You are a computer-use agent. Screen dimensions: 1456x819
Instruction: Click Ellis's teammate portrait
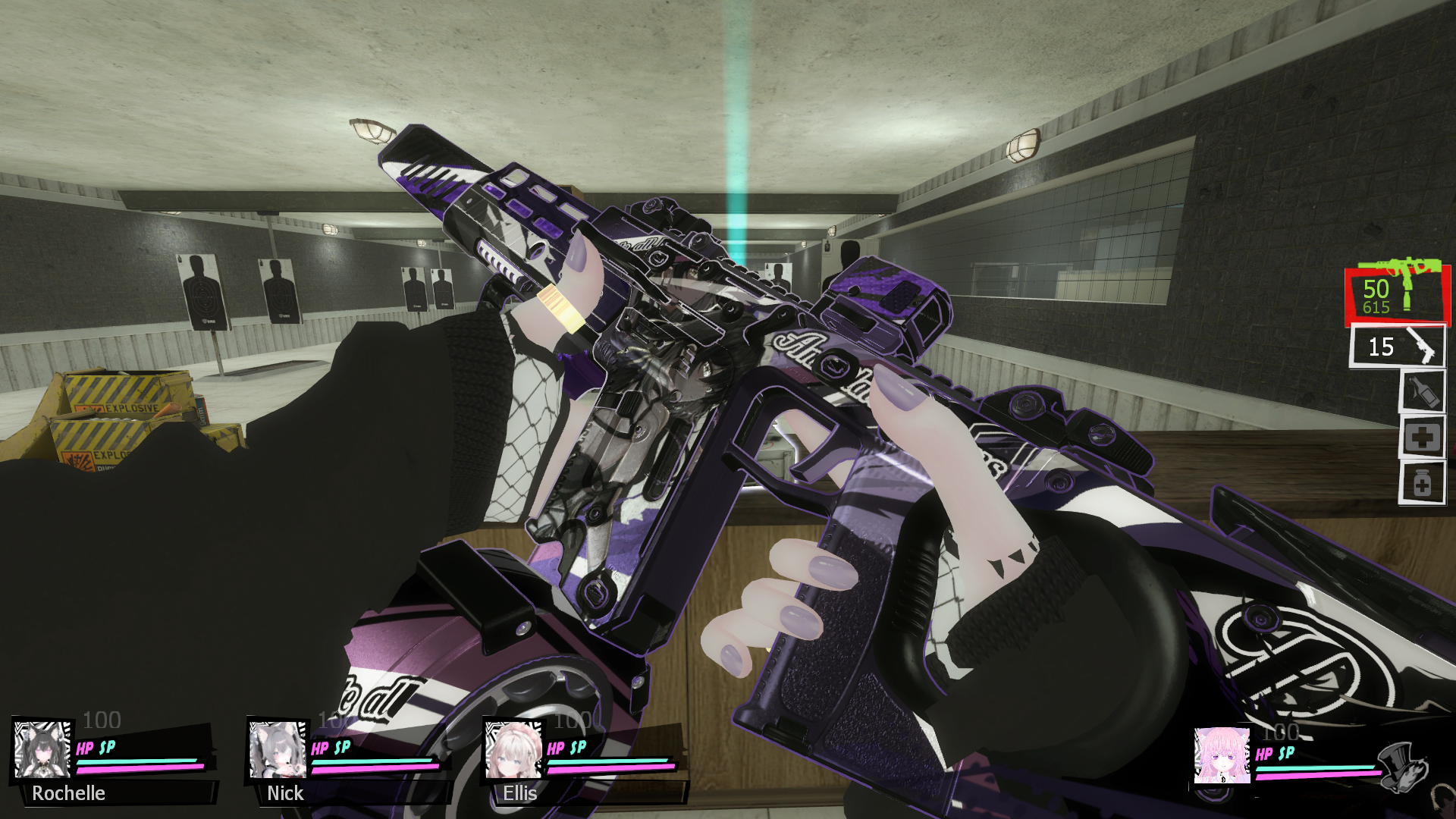(513, 751)
